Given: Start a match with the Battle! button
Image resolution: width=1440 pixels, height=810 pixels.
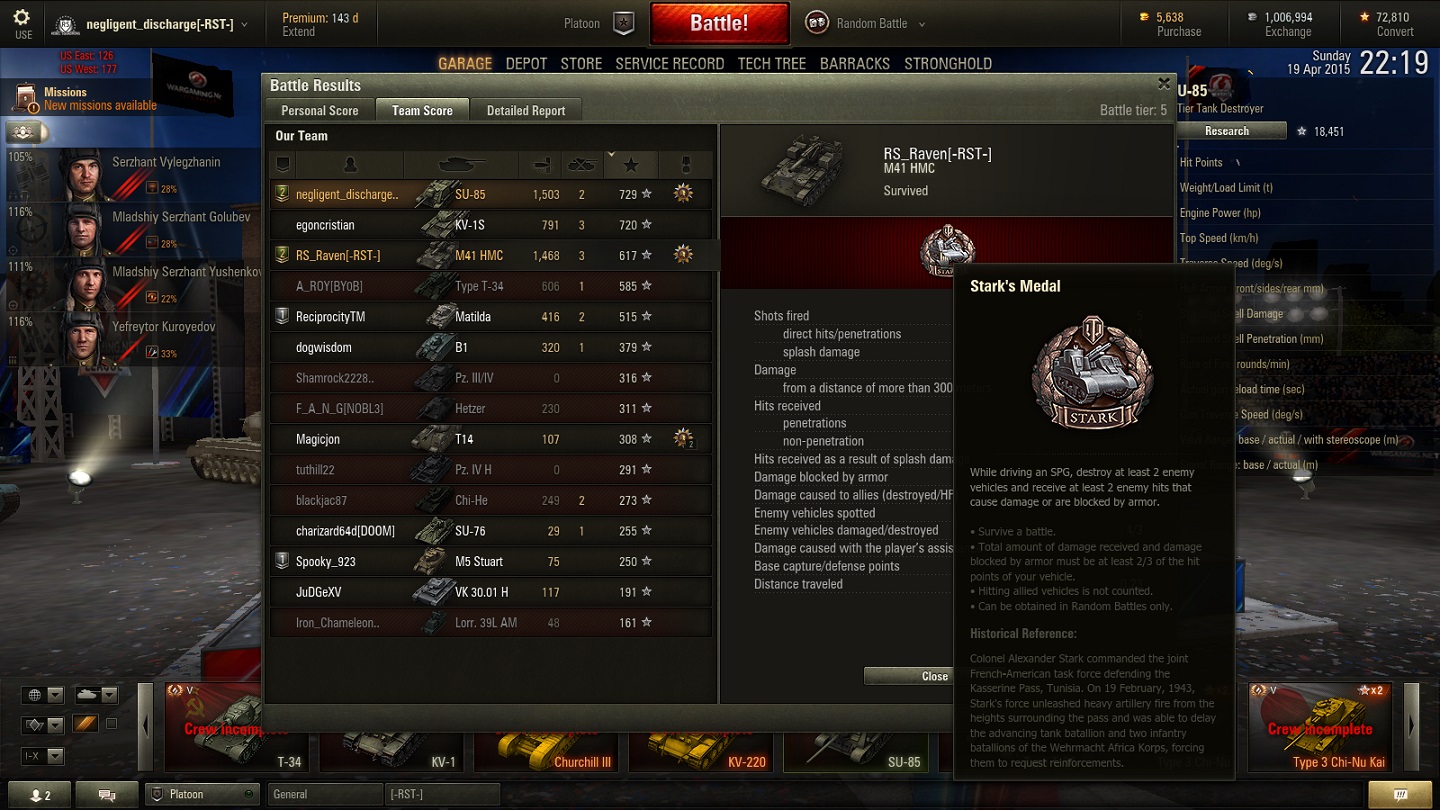Looking at the screenshot, I should 719,23.
